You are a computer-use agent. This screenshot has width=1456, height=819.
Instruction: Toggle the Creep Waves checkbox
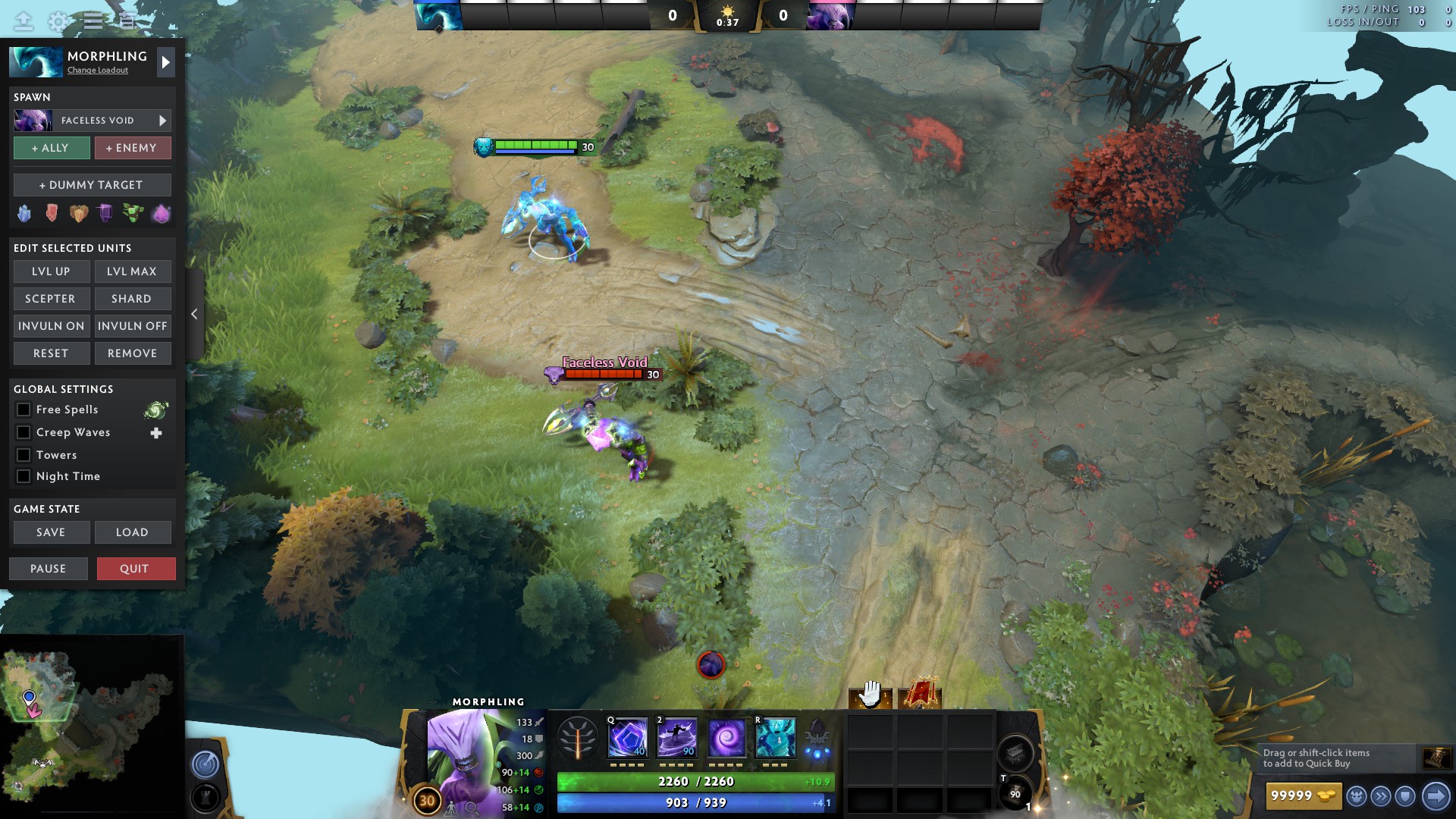pyautogui.click(x=23, y=432)
